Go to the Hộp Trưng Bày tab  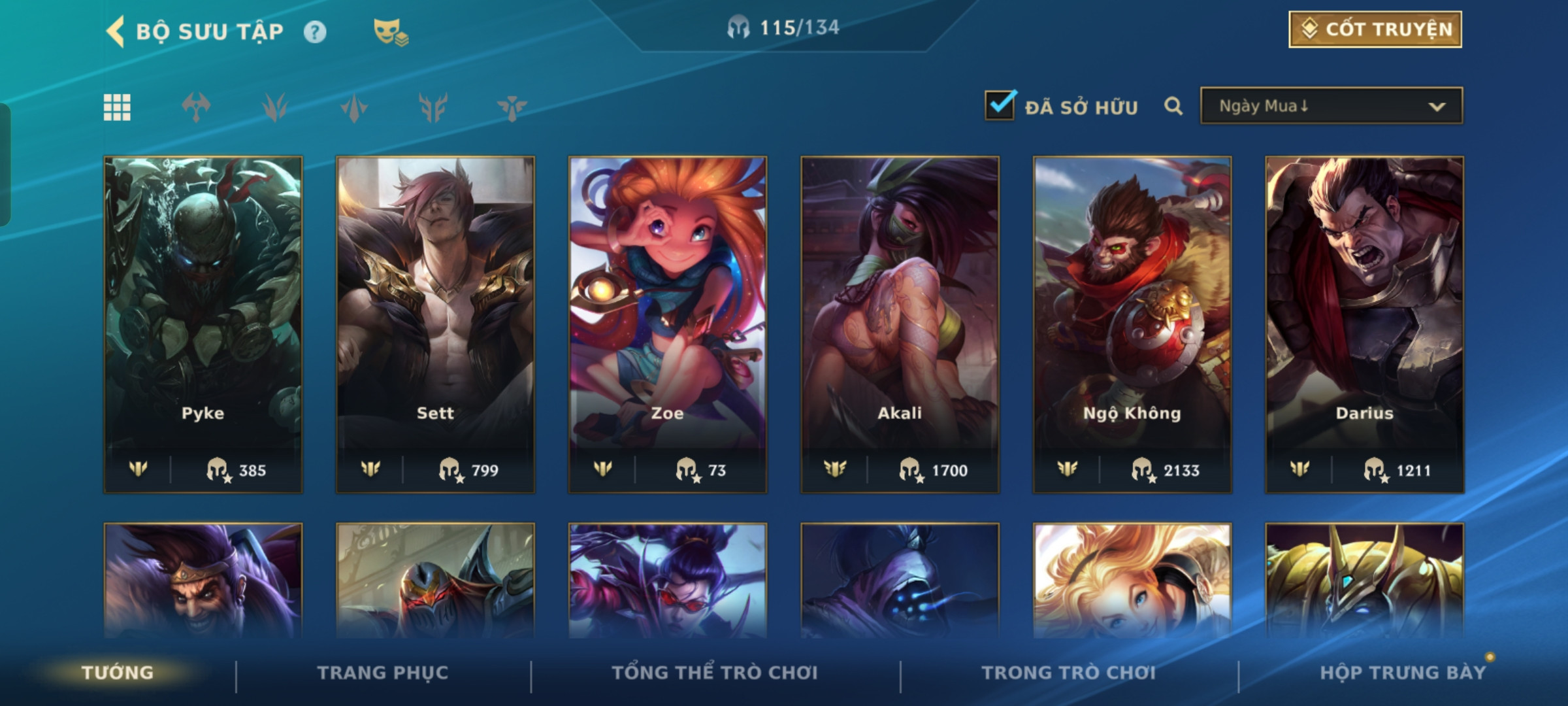pyautogui.click(x=1403, y=673)
